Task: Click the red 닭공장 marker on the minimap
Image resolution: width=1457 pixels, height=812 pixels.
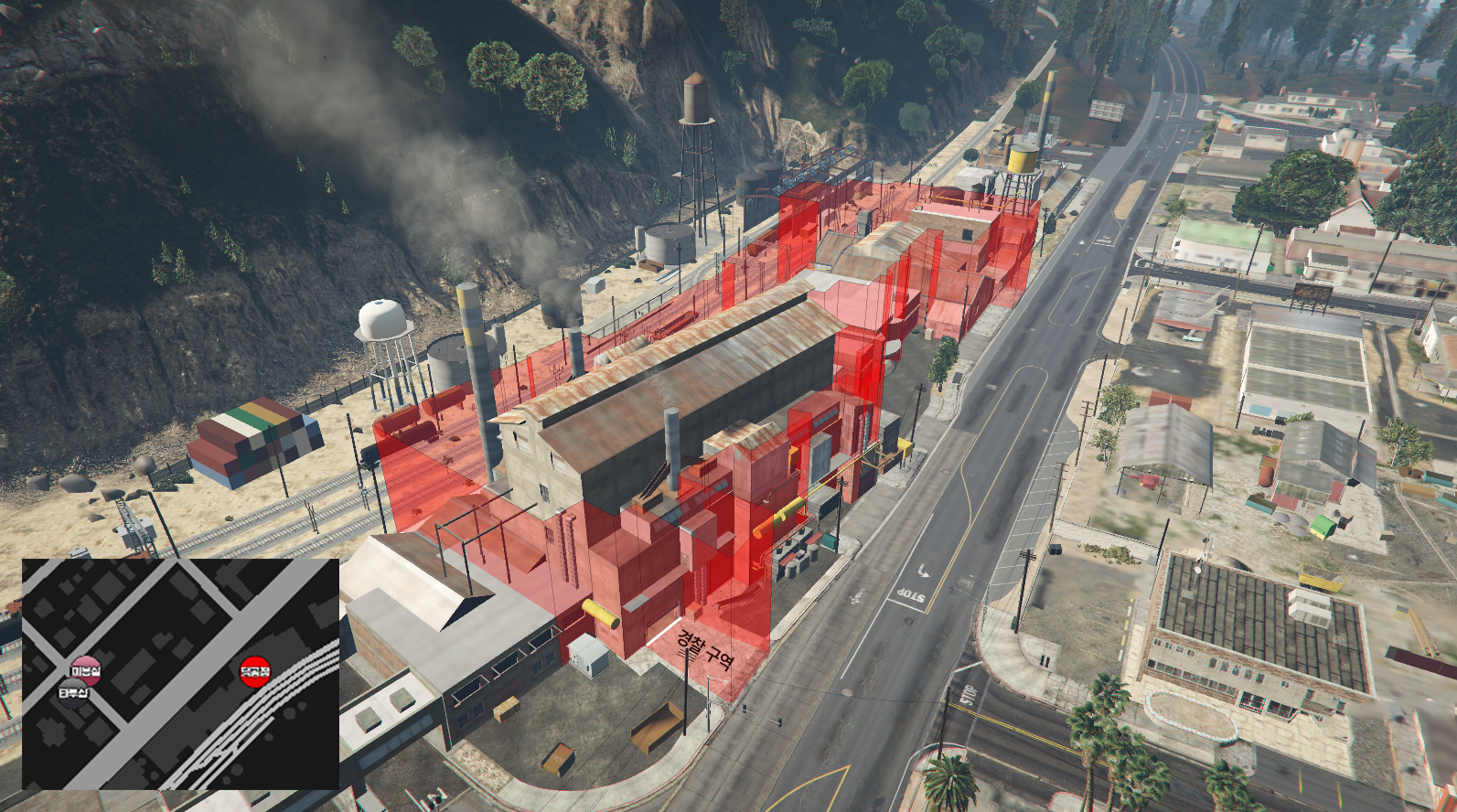Action: (255, 671)
